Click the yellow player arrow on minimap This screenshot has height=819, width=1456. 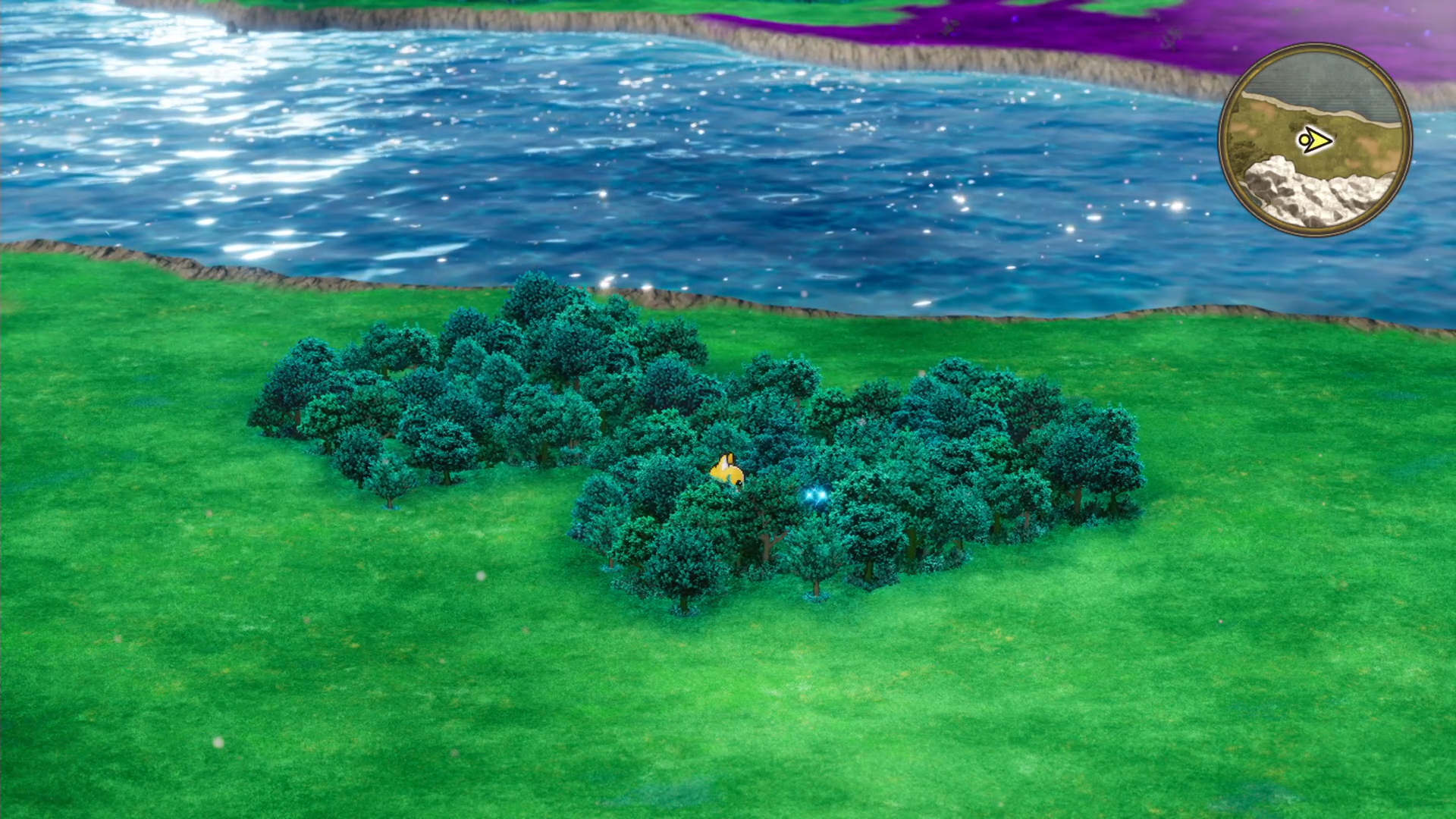(x=1316, y=140)
